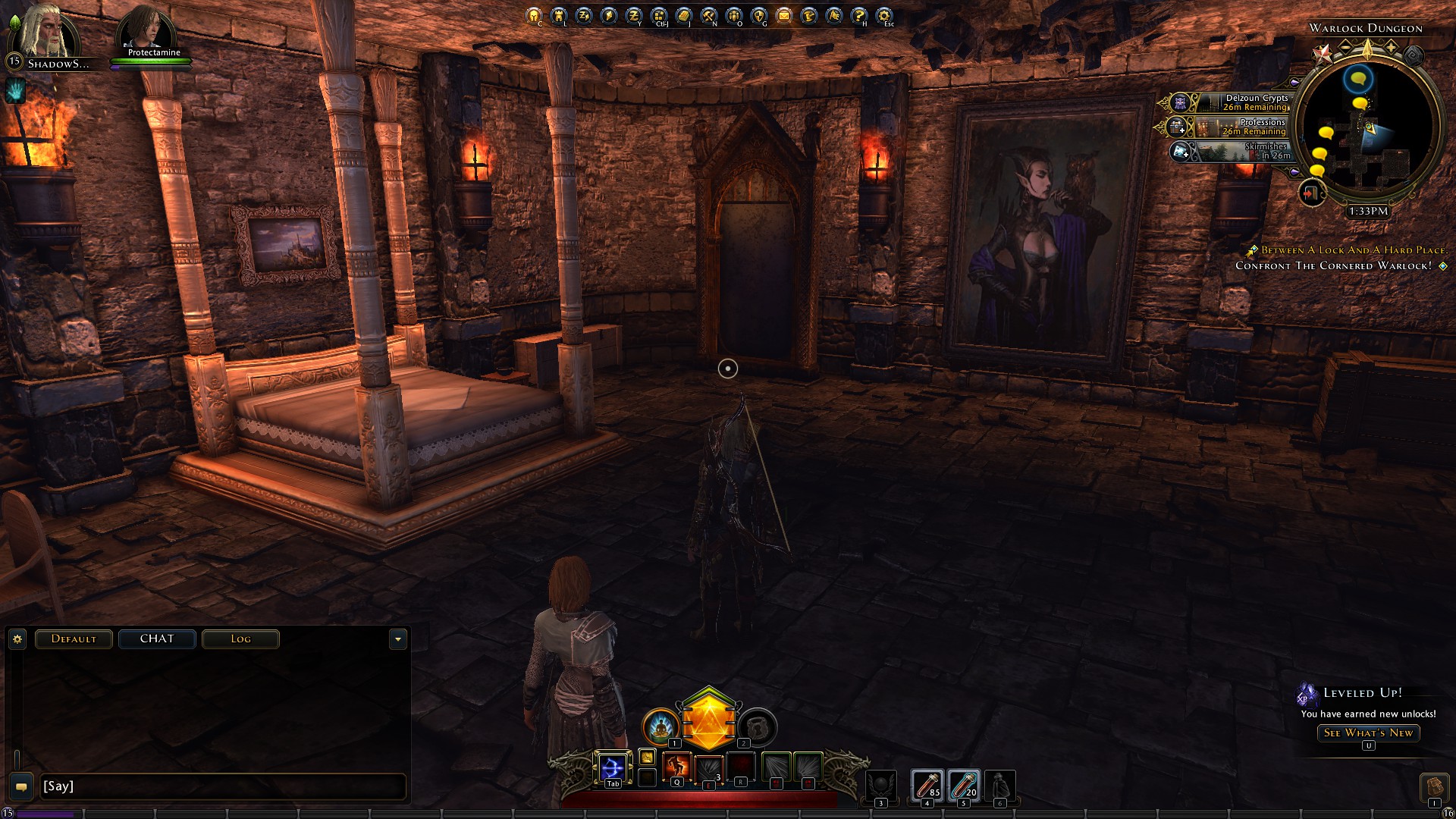Zoom out the minimap with minus button

(x=1345, y=47)
